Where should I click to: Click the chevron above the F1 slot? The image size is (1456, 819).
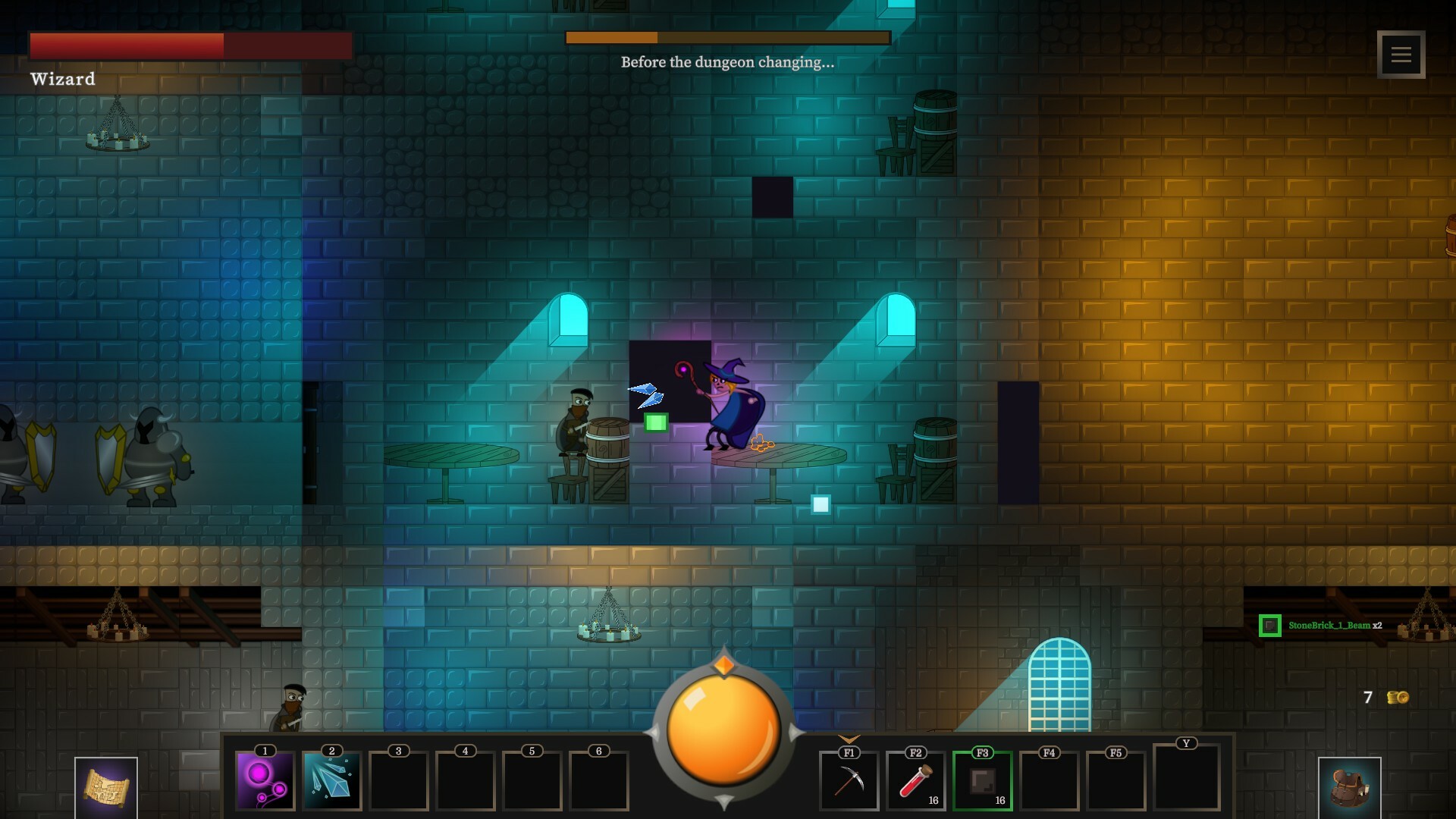849,737
